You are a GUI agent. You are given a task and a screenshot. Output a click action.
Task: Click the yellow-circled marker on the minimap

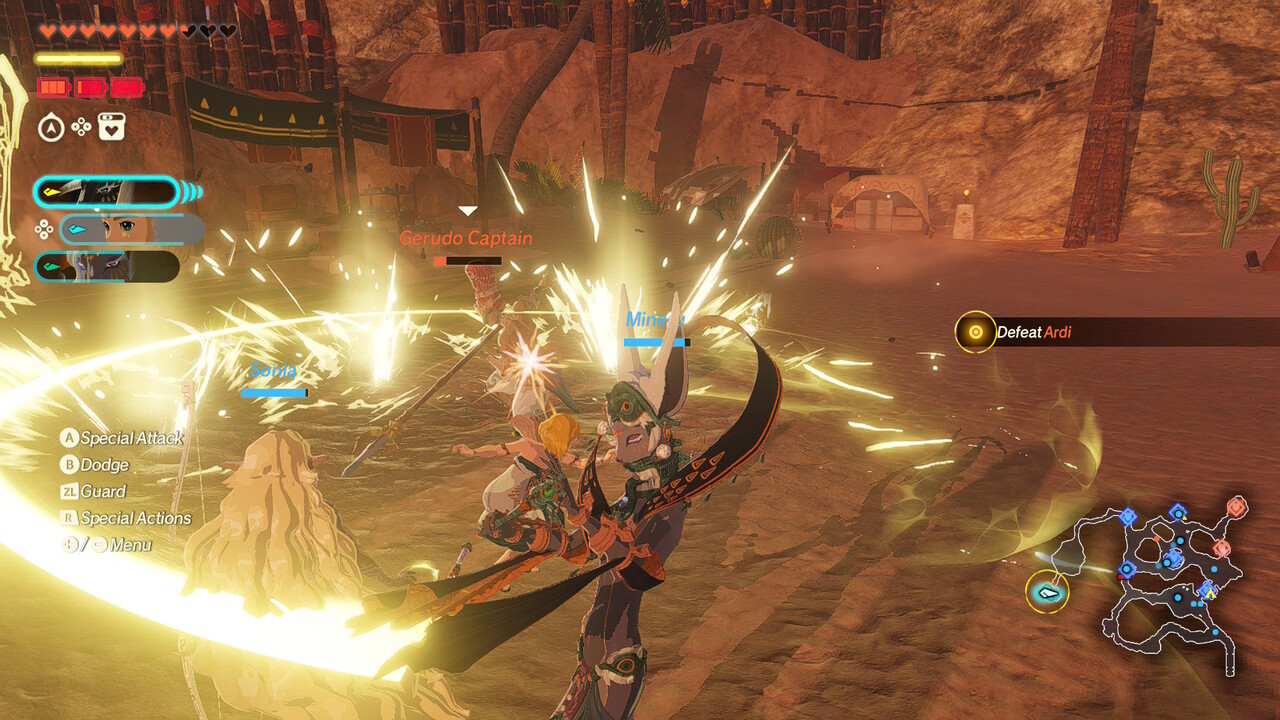[1047, 592]
